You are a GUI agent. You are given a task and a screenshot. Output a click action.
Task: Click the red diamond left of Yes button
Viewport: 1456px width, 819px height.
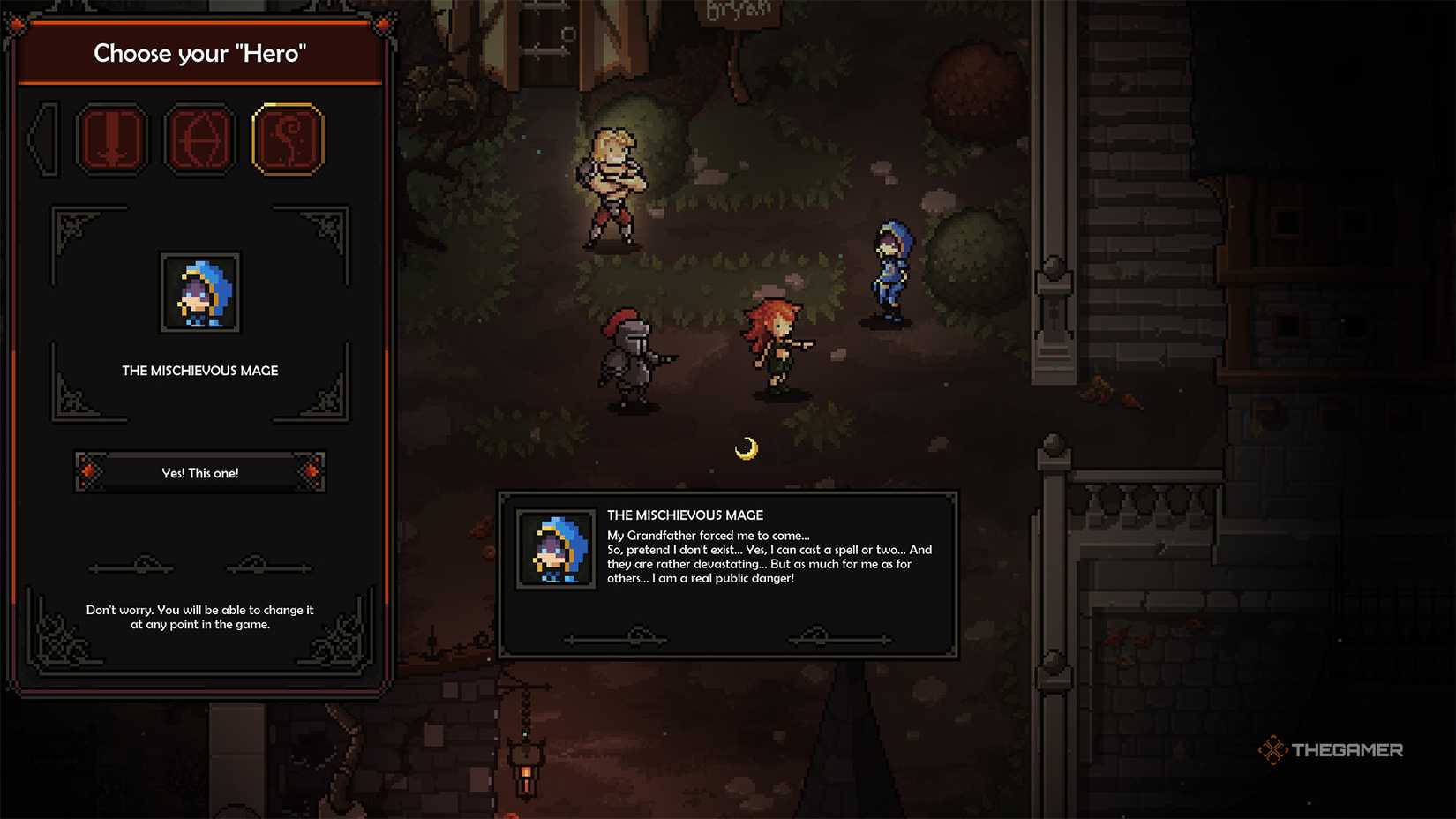[x=87, y=472]
